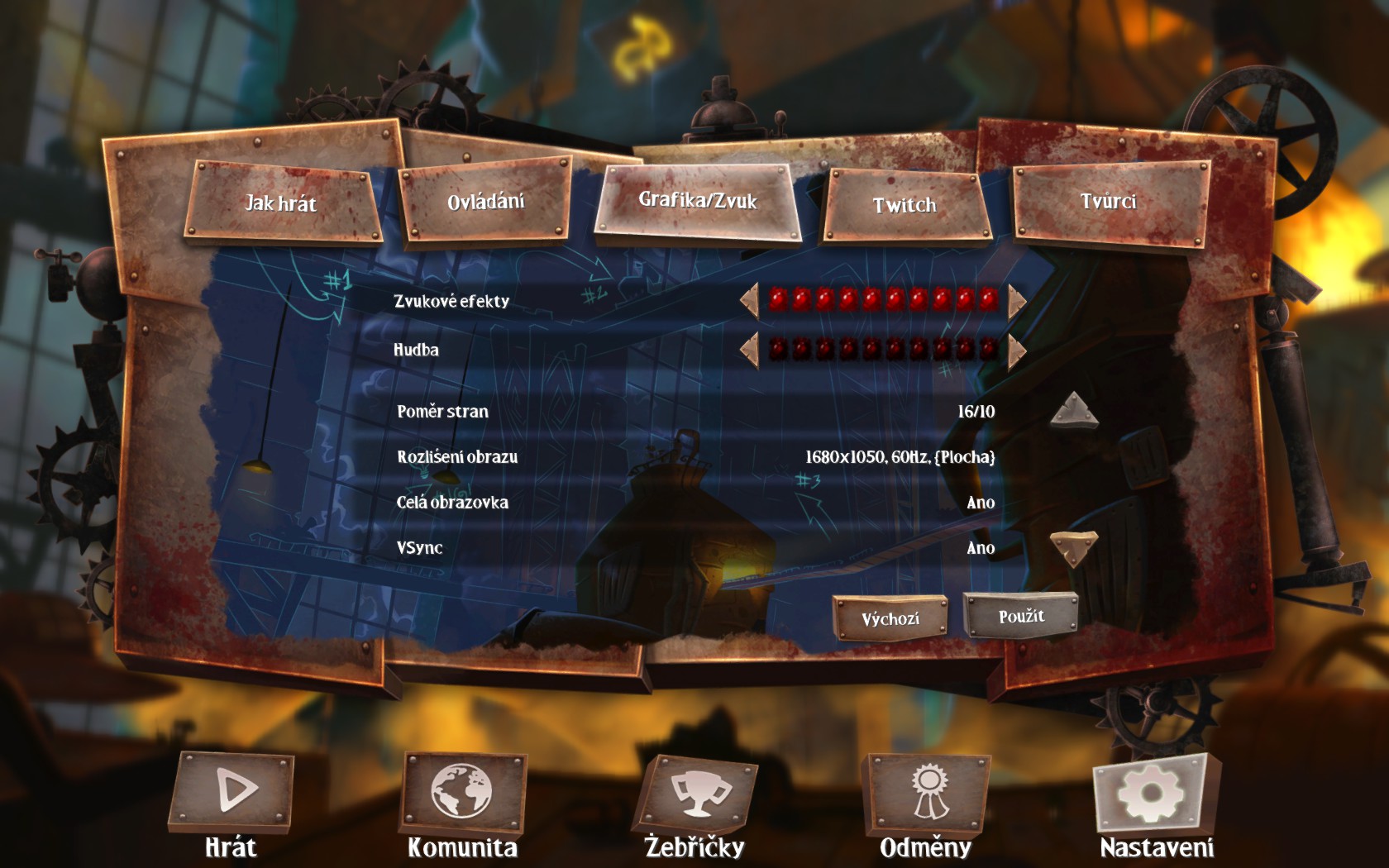Open the Ovládání tab
1389x868 pixels.
tap(485, 202)
